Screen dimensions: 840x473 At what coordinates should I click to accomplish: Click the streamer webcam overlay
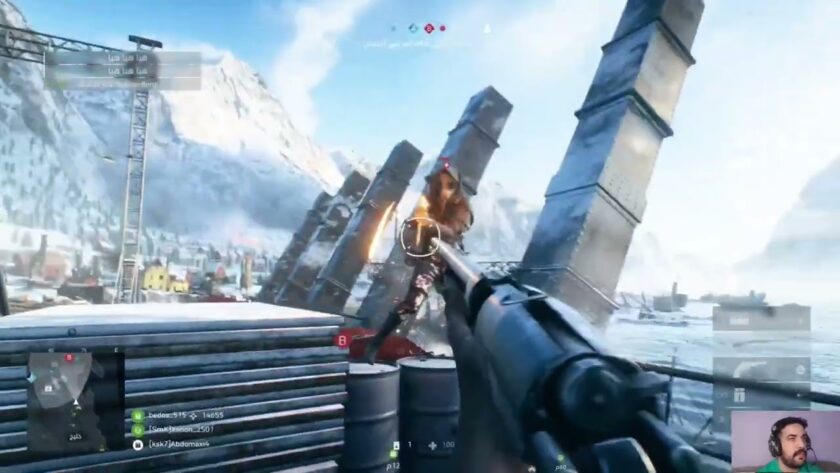point(784,440)
